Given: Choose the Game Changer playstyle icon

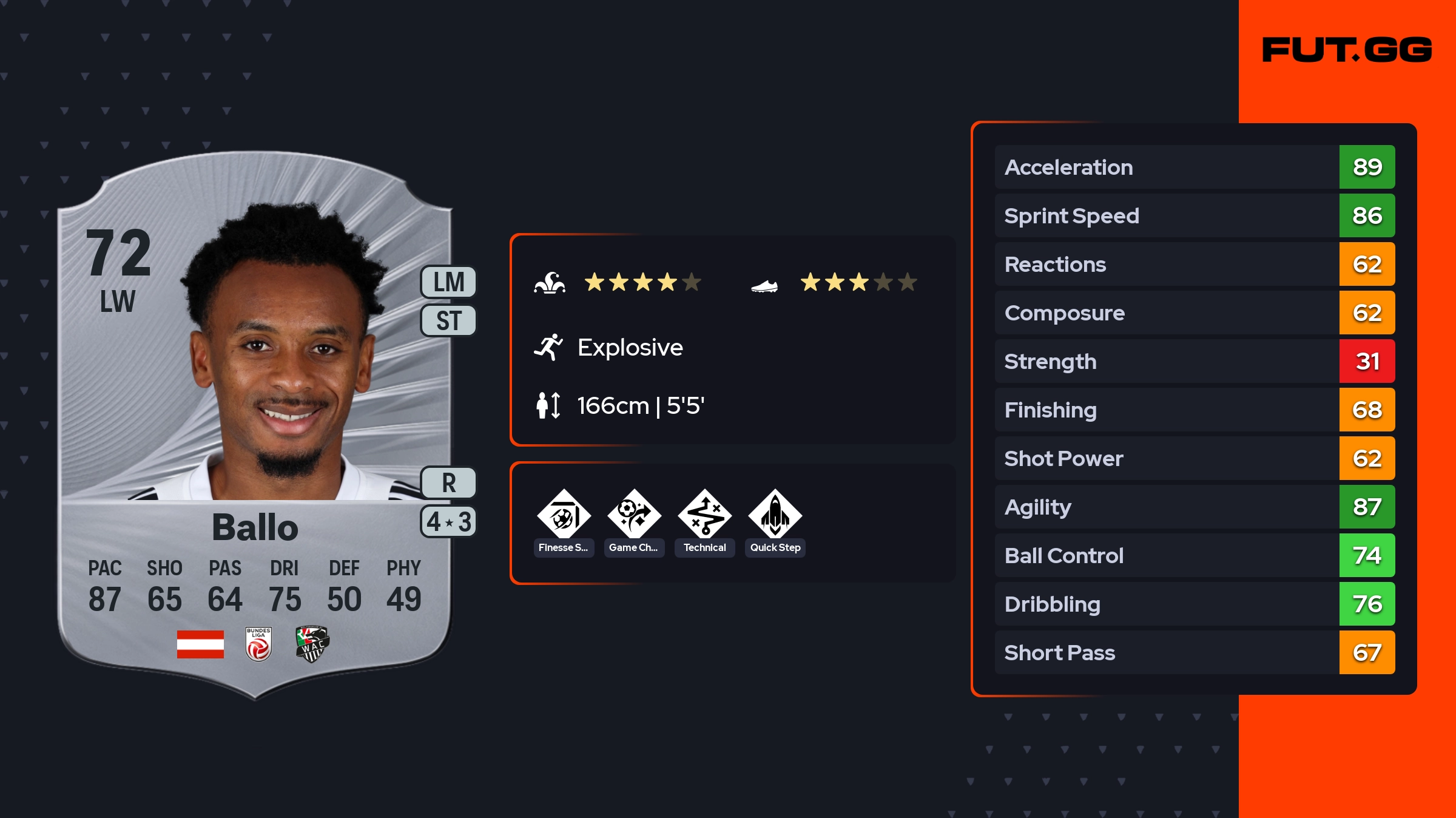Looking at the screenshot, I should (x=634, y=515).
